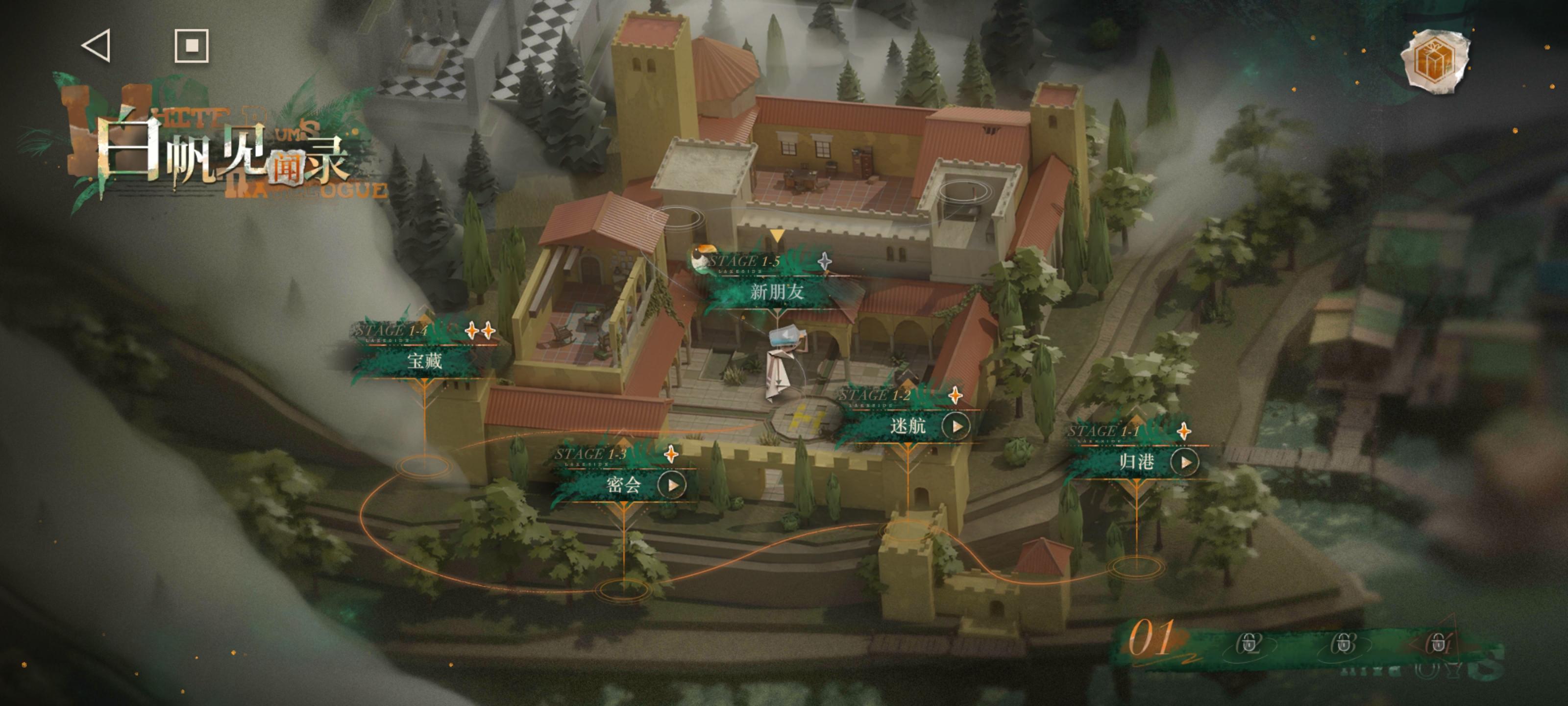
Task: Tap the square home button
Action: tap(191, 46)
